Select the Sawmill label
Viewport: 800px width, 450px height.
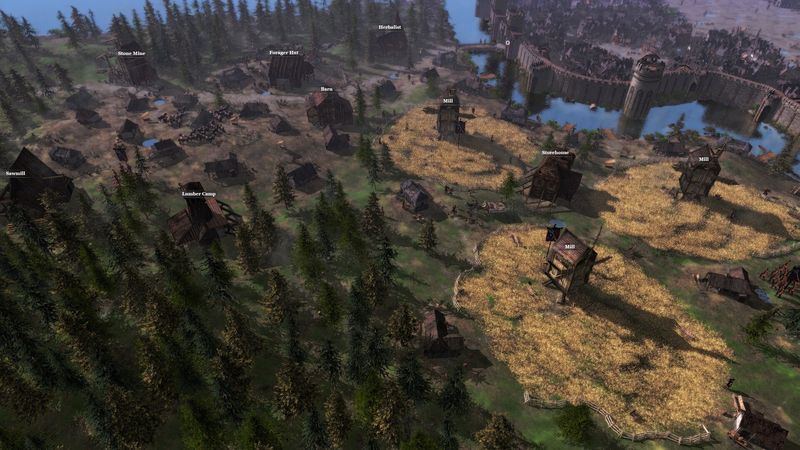point(19,173)
